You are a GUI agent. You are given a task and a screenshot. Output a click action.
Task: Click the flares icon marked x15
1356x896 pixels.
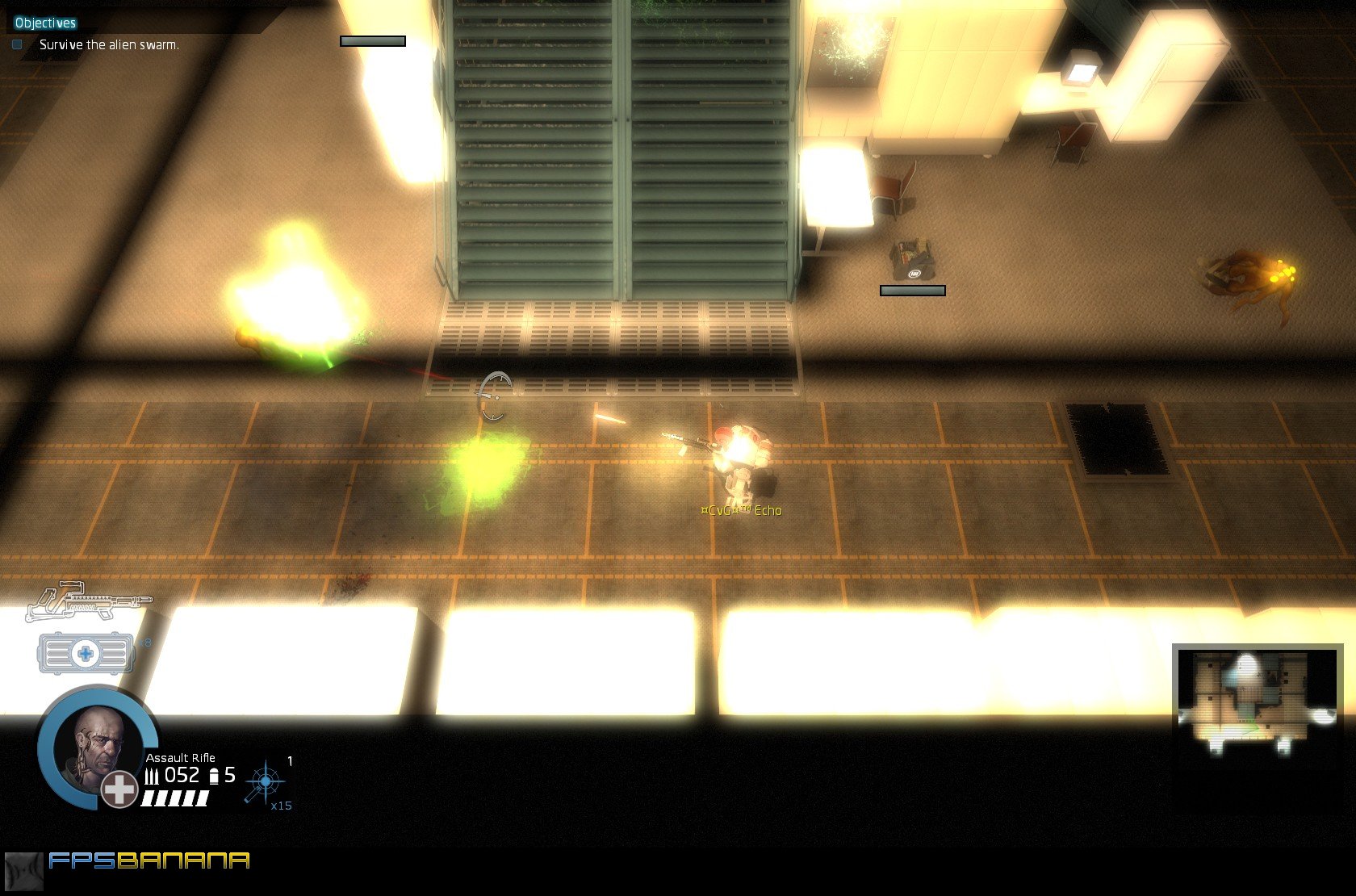[264, 781]
